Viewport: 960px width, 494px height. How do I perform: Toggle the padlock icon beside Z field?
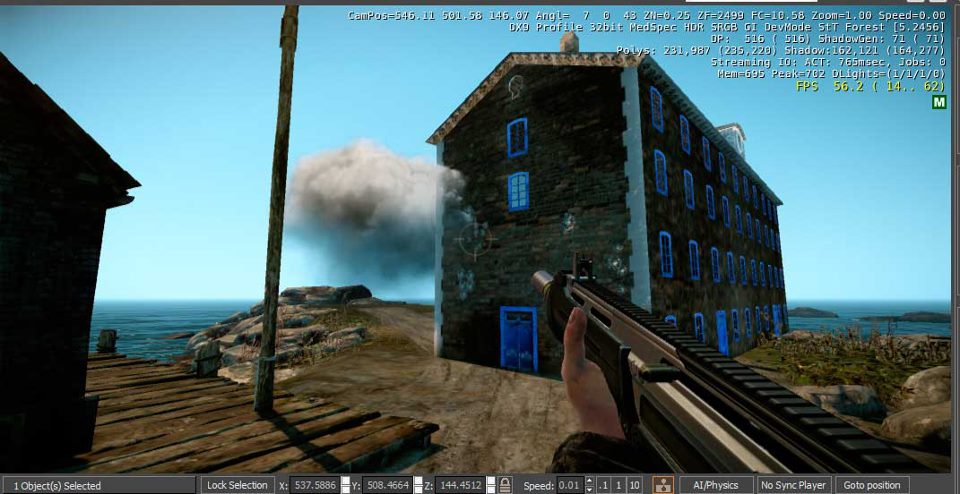click(506, 485)
